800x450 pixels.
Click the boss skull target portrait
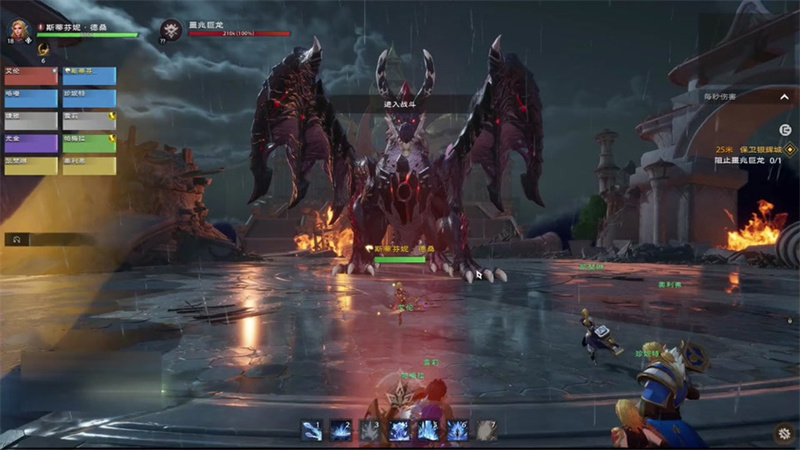pos(171,30)
